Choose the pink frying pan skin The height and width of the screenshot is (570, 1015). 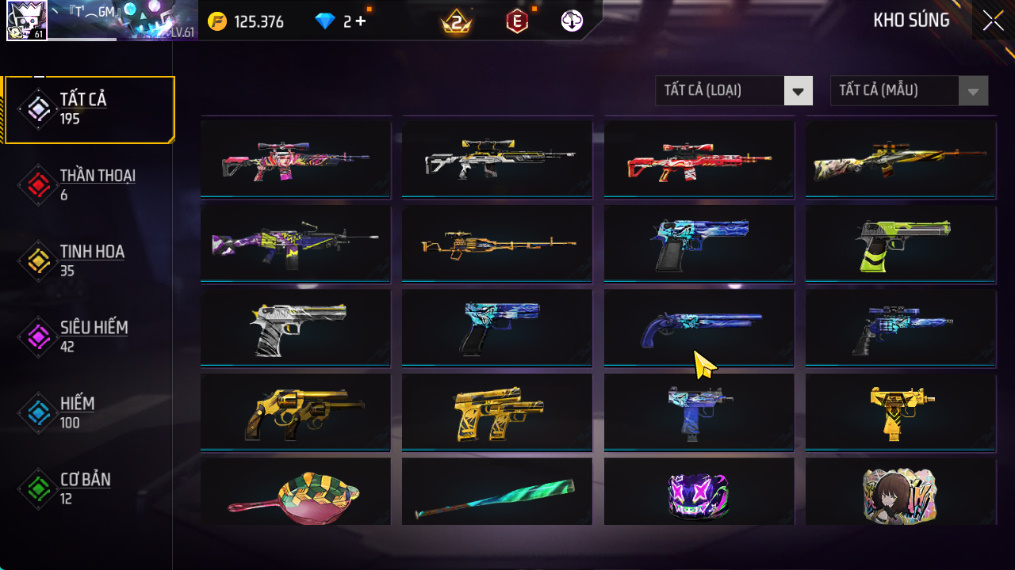(x=295, y=492)
